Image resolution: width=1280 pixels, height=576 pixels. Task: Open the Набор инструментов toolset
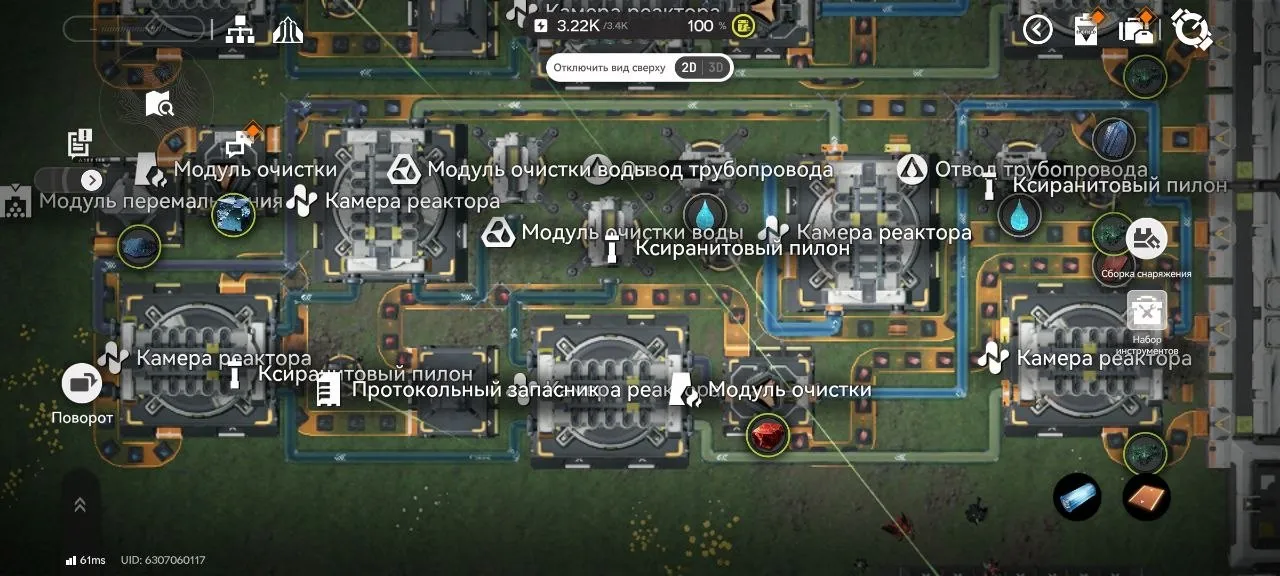pyautogui.click(x=1147, y=311)
